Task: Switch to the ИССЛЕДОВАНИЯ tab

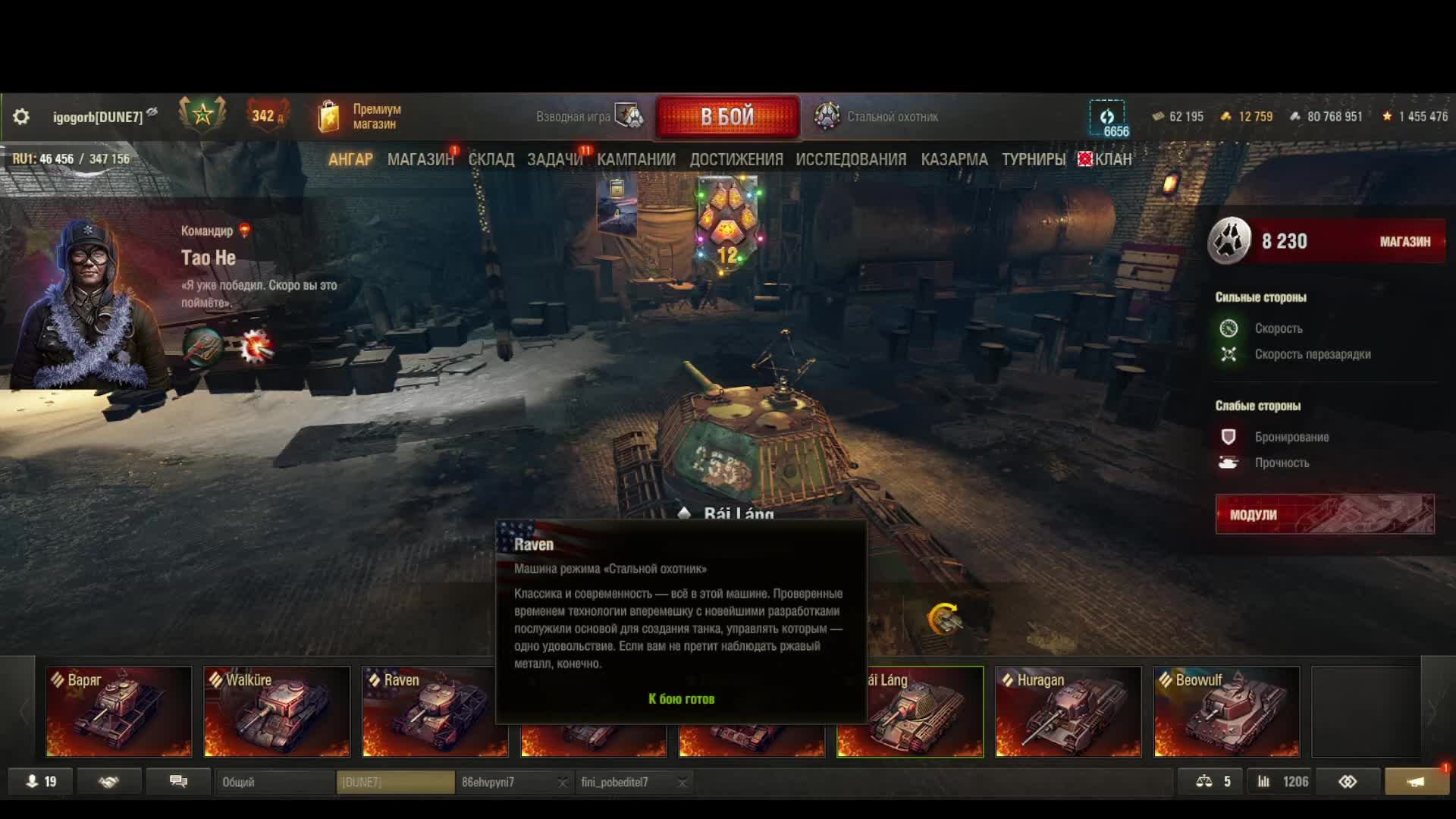Action: [851, 159]
